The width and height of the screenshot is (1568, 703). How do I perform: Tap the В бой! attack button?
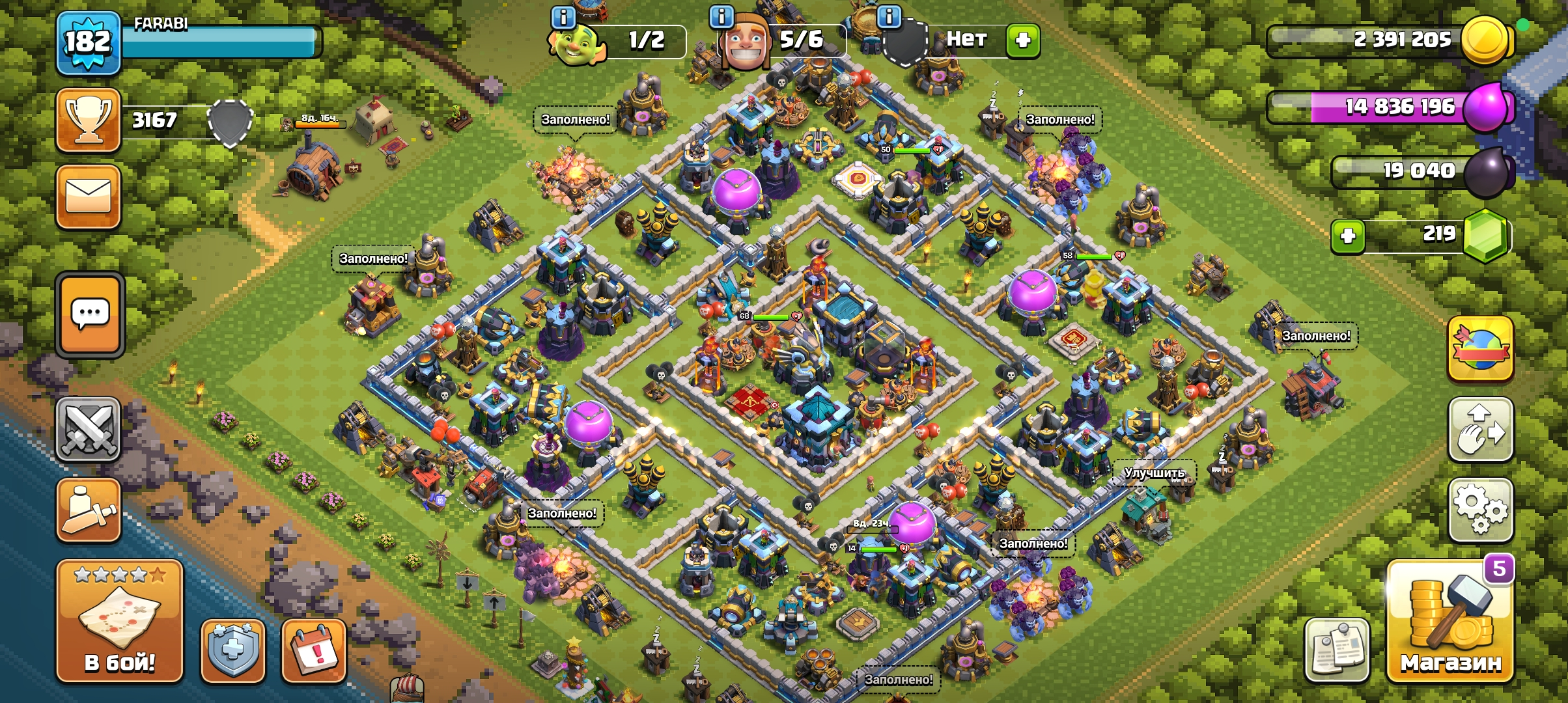click(119, 622)
